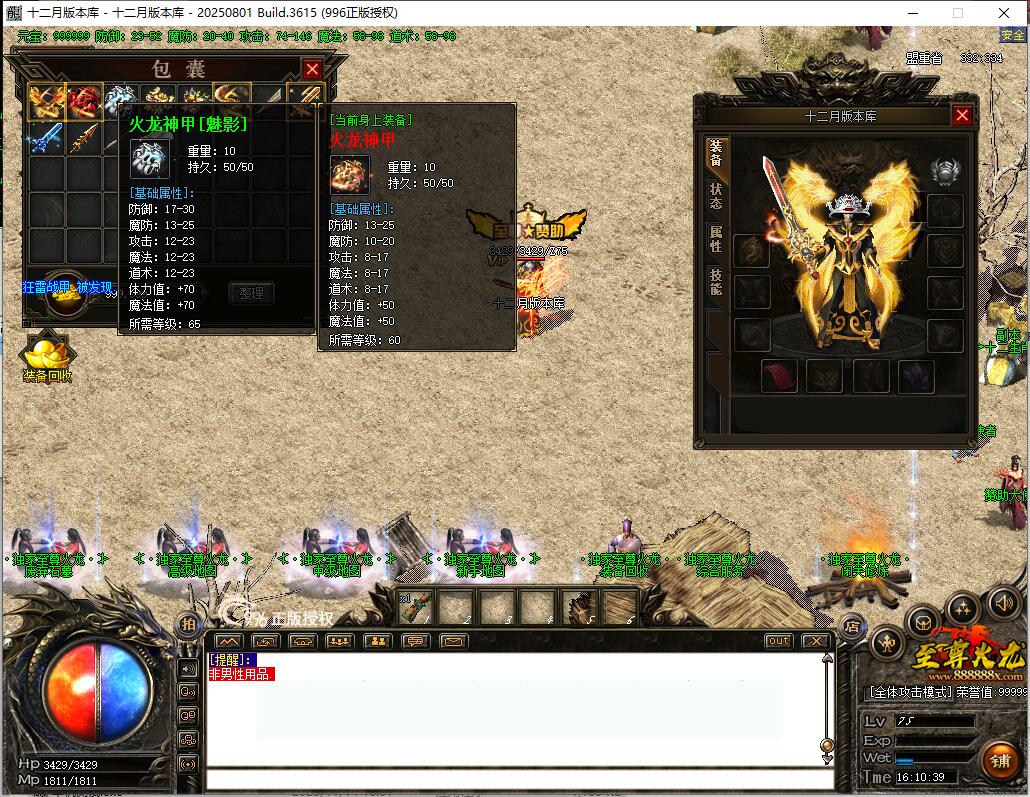Close the chat panel with its X

tap(816, 641)
